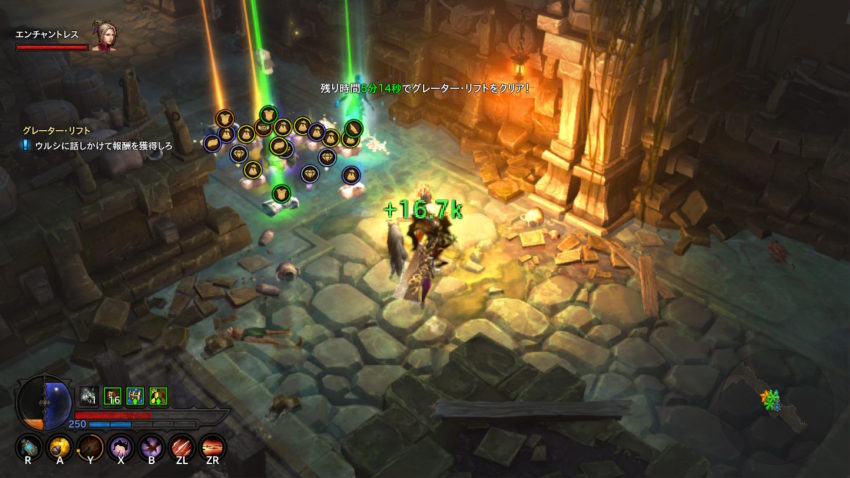Activate the purple beast silhouette skill

pos(121,447)
